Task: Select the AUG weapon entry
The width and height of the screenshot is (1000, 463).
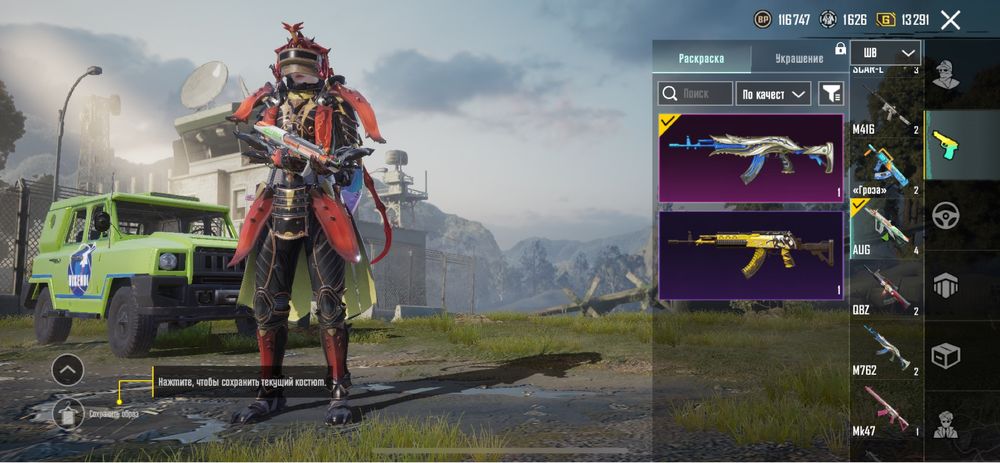Action: 886,228
